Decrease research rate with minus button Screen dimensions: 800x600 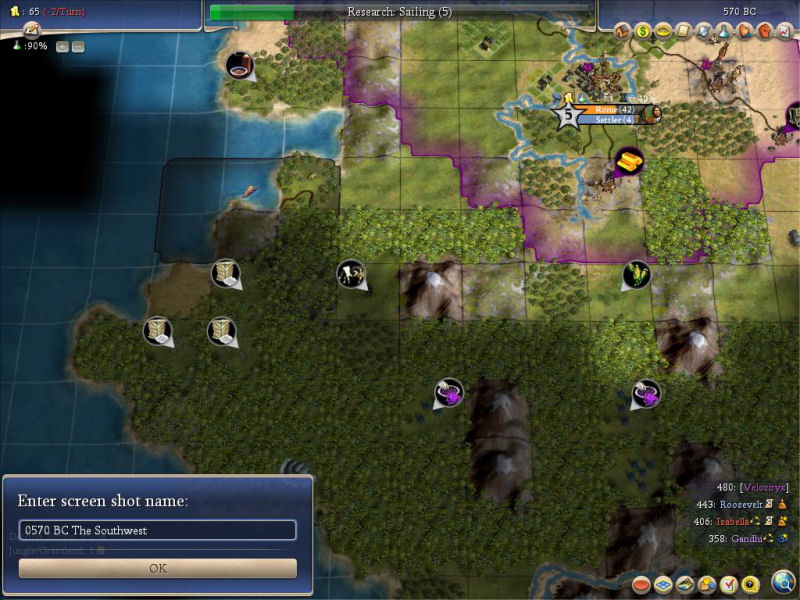78,46
